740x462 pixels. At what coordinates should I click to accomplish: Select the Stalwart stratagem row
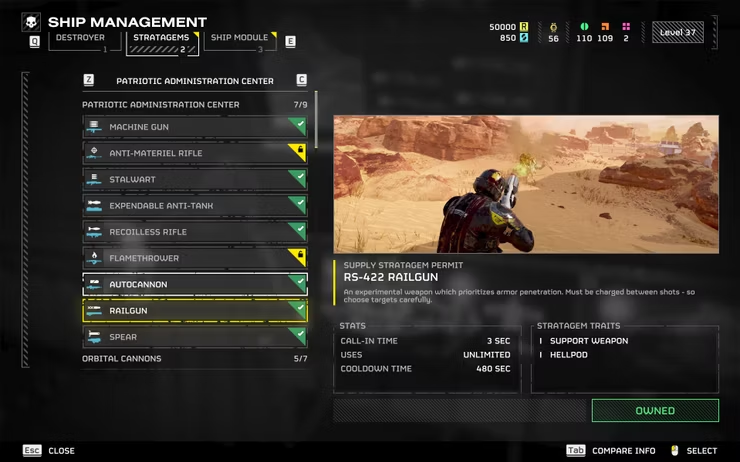coord(194,179)
